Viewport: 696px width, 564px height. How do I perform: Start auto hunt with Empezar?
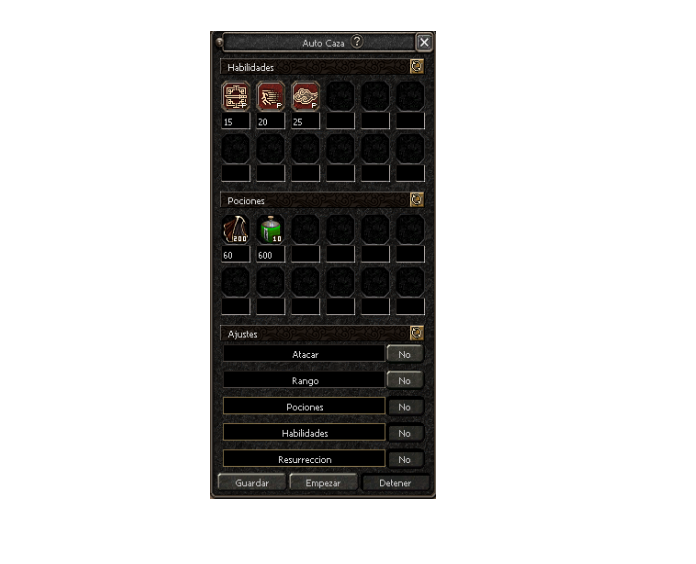[323, 483]
